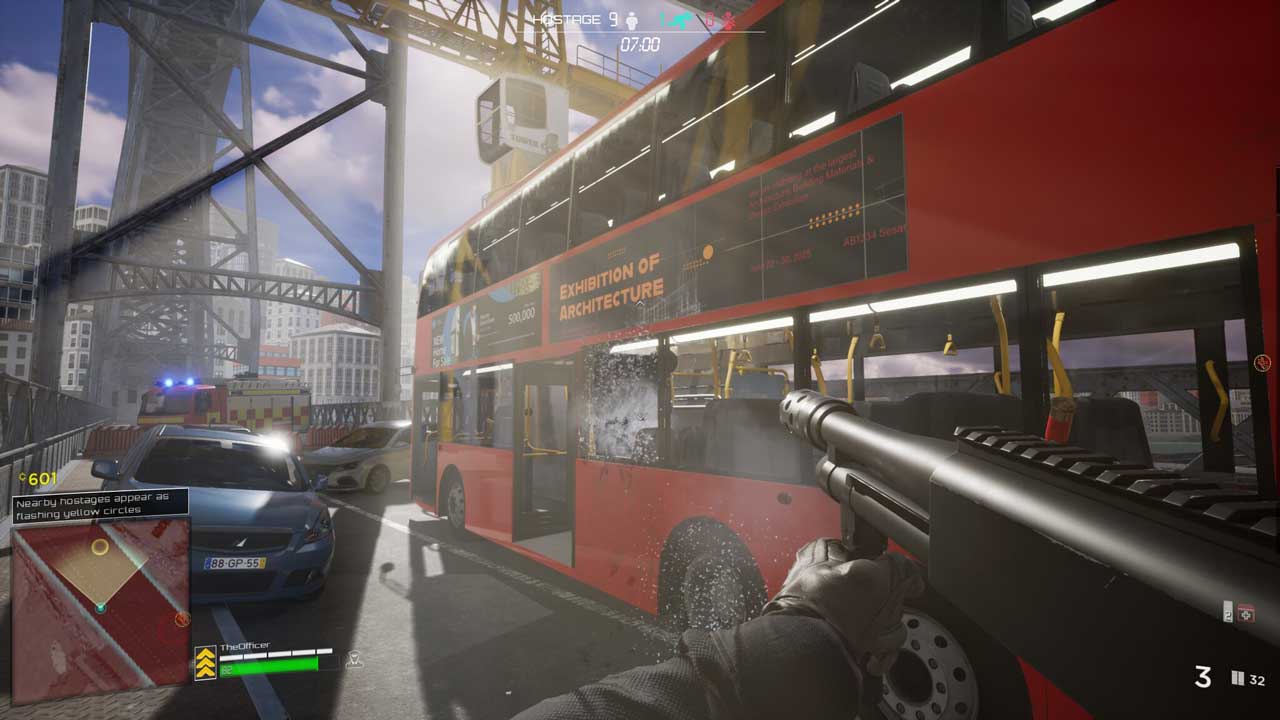
Task: Click the TheOfficer player name
Action: [246, 646]
